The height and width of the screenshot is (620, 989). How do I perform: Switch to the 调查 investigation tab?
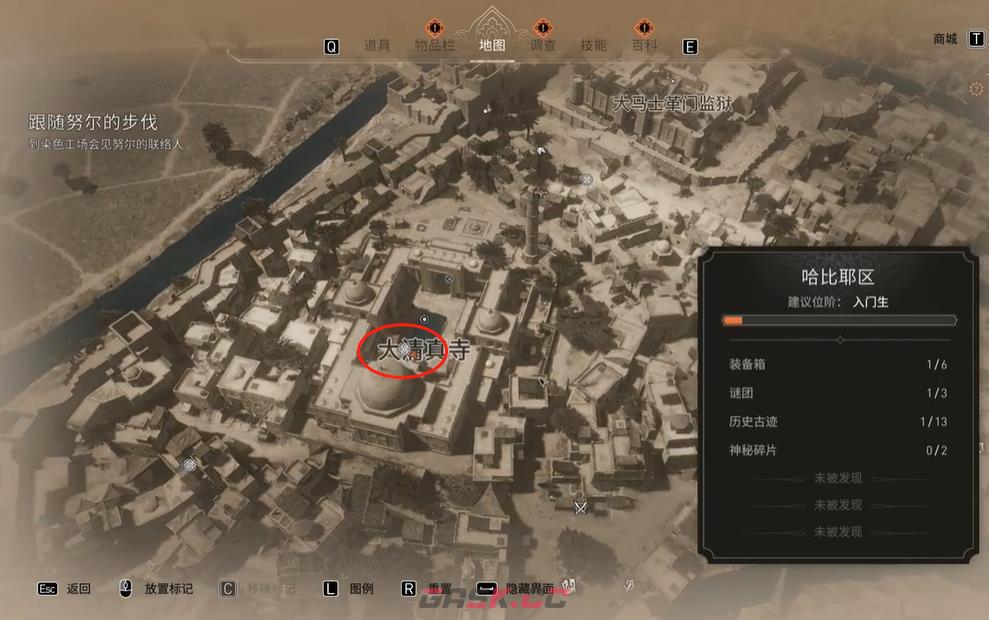[x=543, y=45]
